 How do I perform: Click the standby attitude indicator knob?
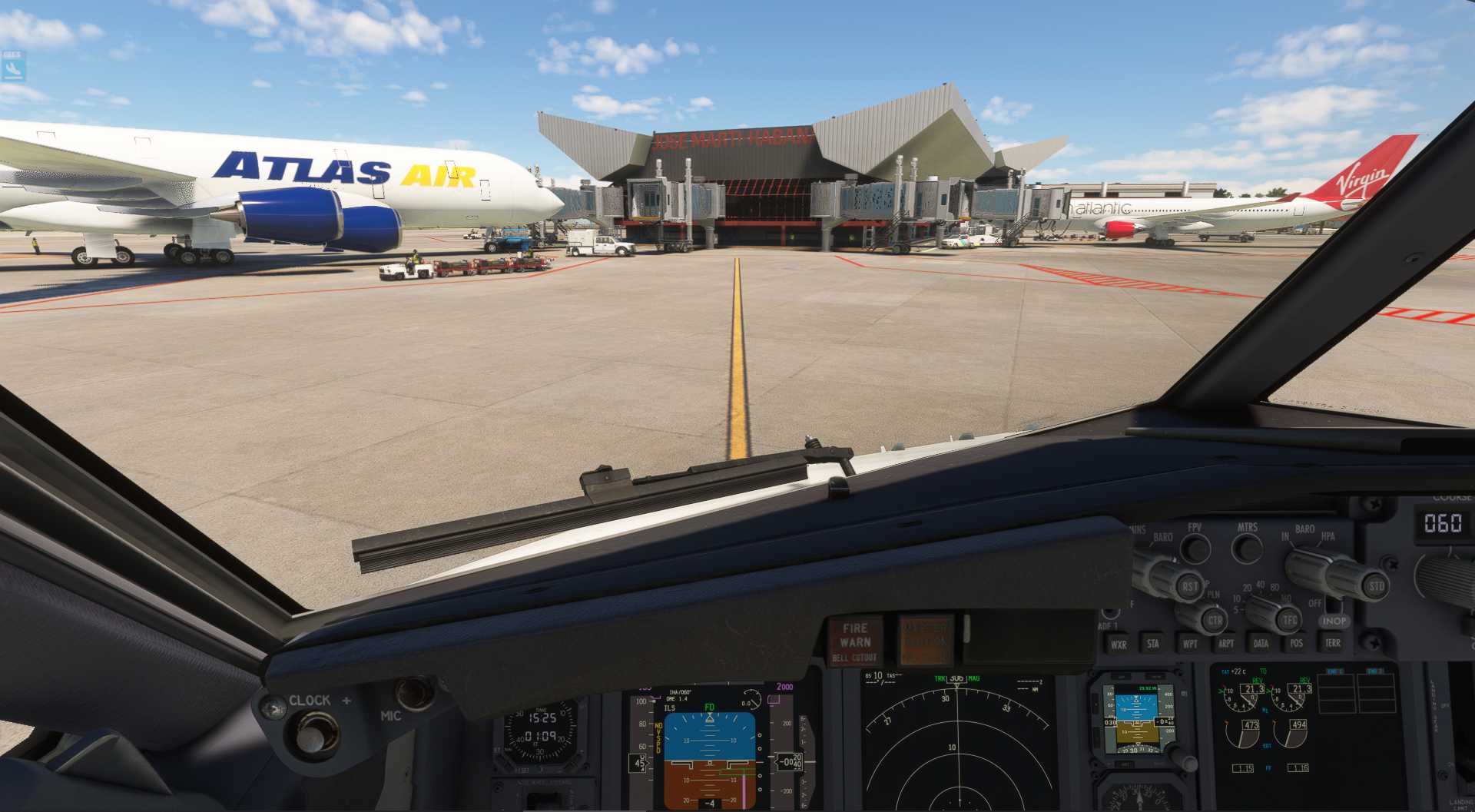click(x=1188, y=761)
